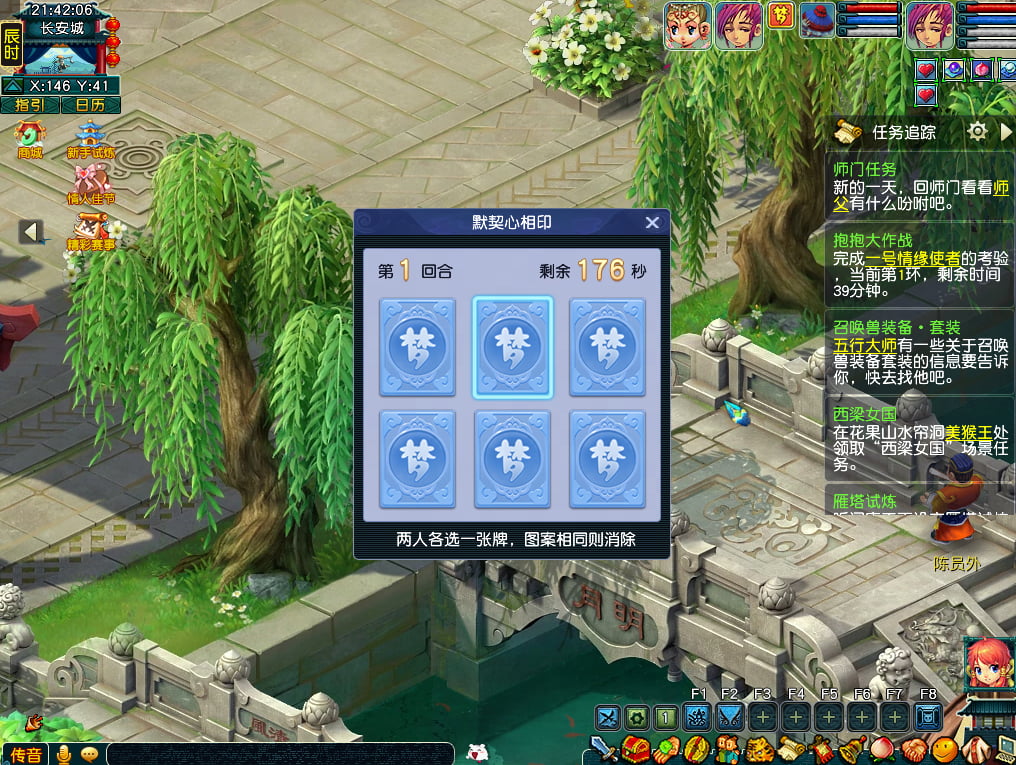Screen dimensions: 1016x765
Task: Open the 精彩赛事 events icon
Action: pos(91,232)
